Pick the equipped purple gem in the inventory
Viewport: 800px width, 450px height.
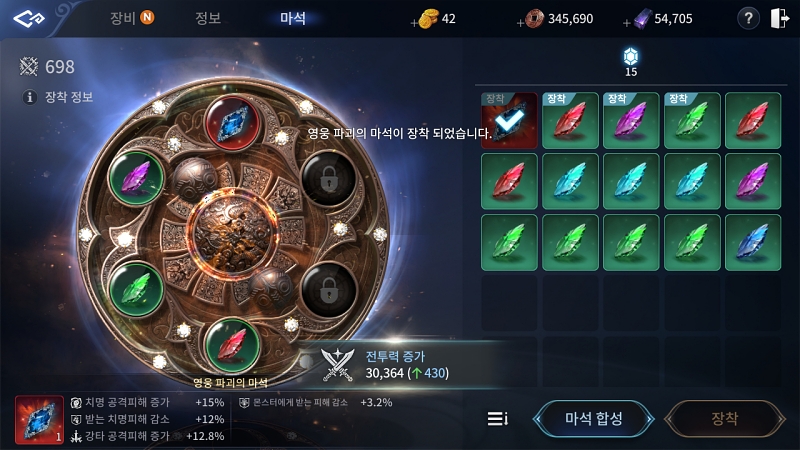631,121
